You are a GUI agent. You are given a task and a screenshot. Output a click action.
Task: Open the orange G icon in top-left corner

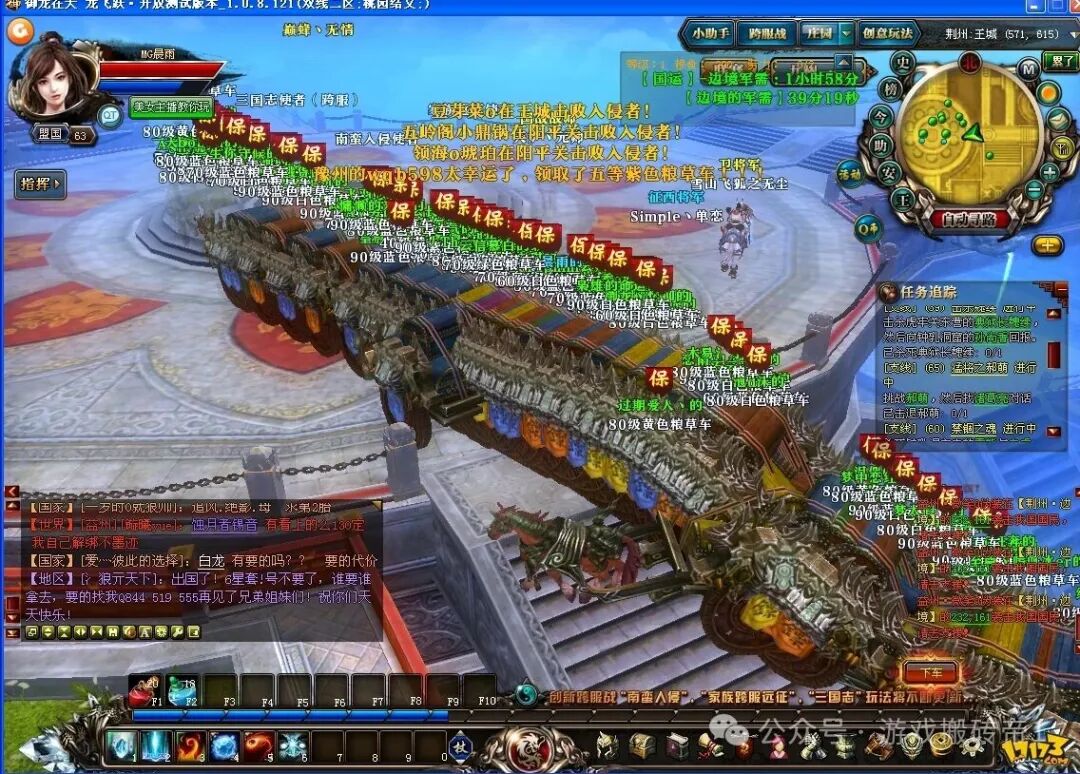(20, 31)
